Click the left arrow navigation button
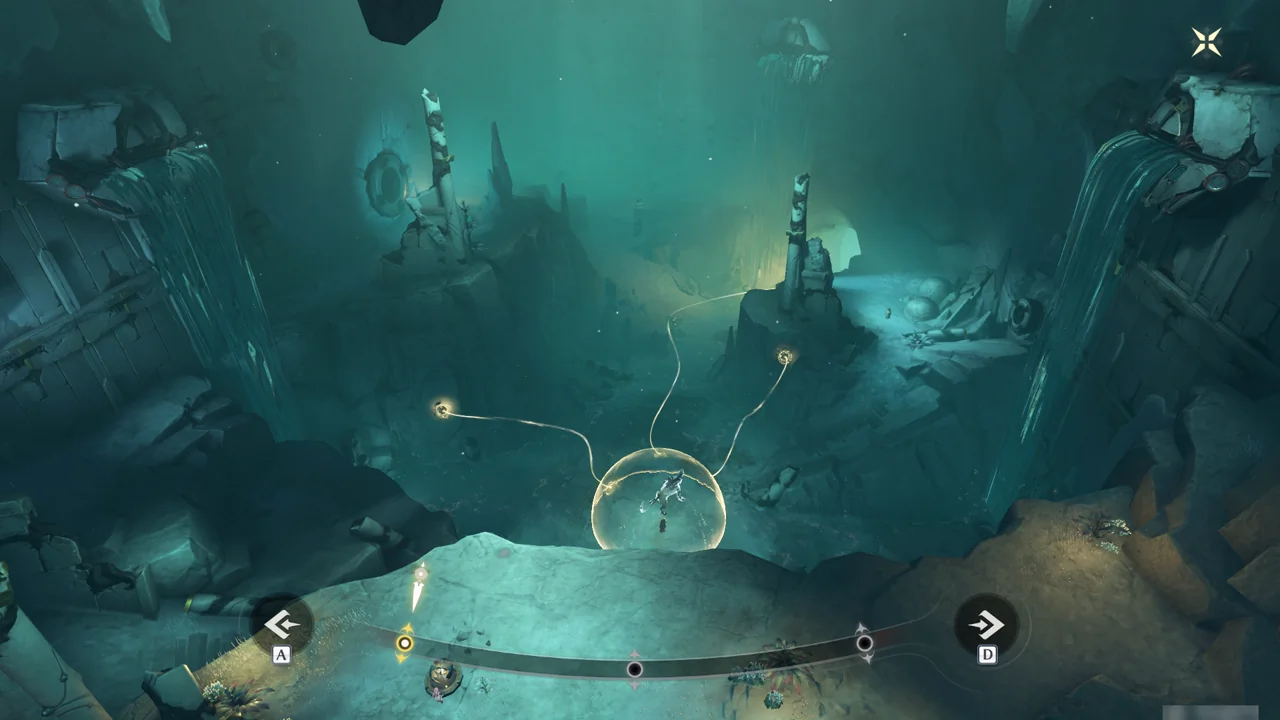 [x=282, y=625]
